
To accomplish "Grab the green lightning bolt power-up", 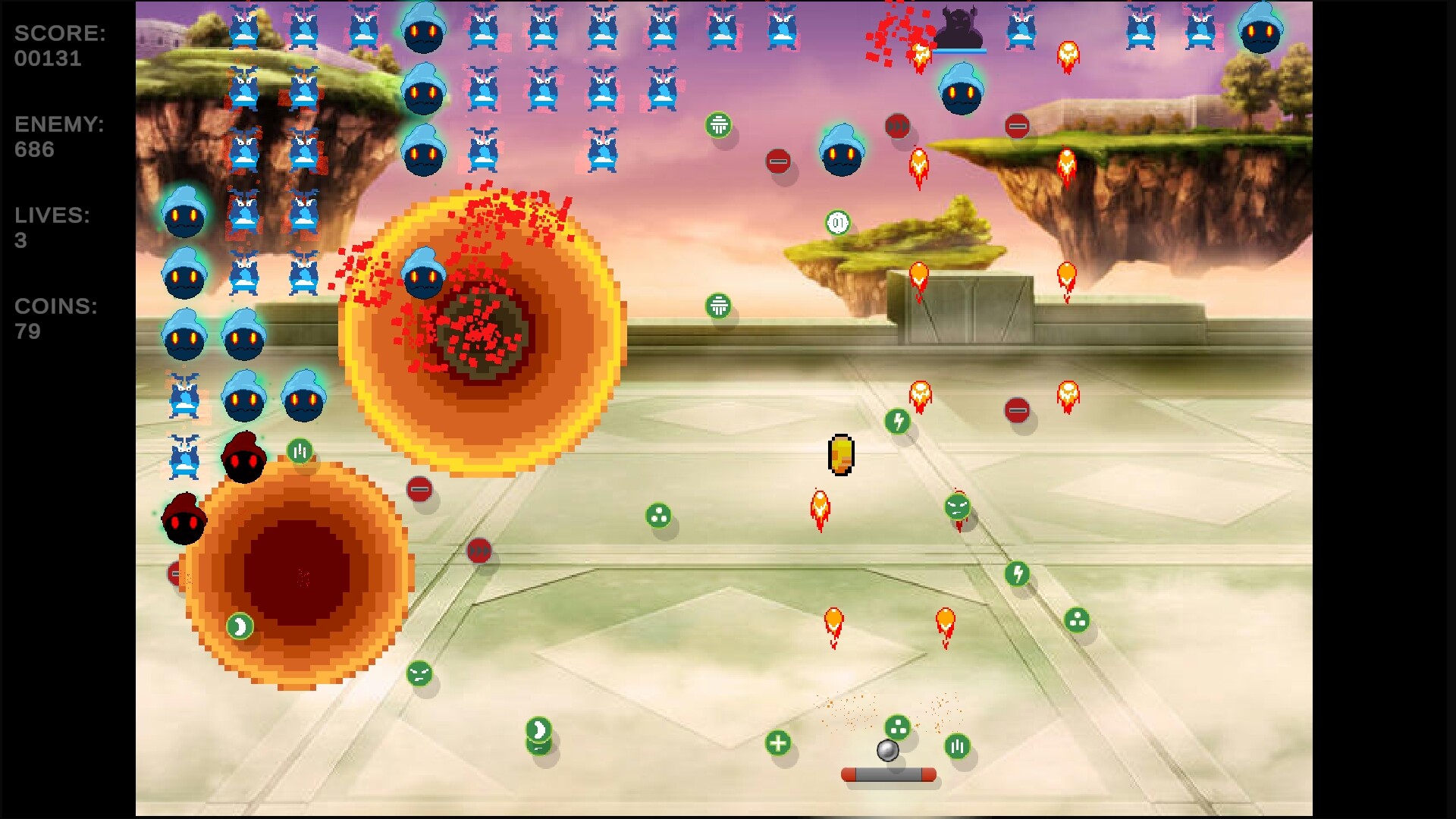I will click(897, 419).
